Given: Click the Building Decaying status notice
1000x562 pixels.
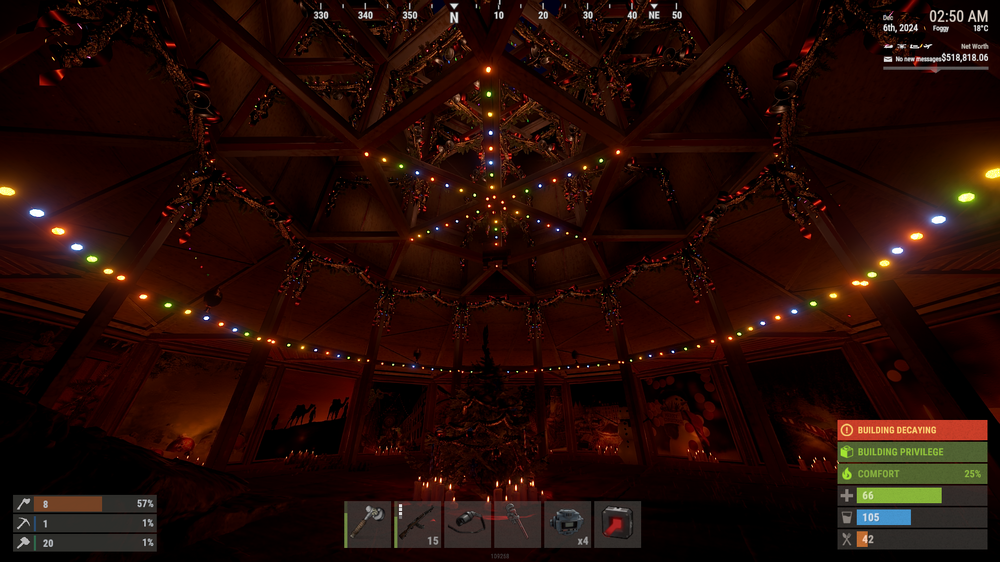Looking at the screenshot, I should (x=912, y=430).
